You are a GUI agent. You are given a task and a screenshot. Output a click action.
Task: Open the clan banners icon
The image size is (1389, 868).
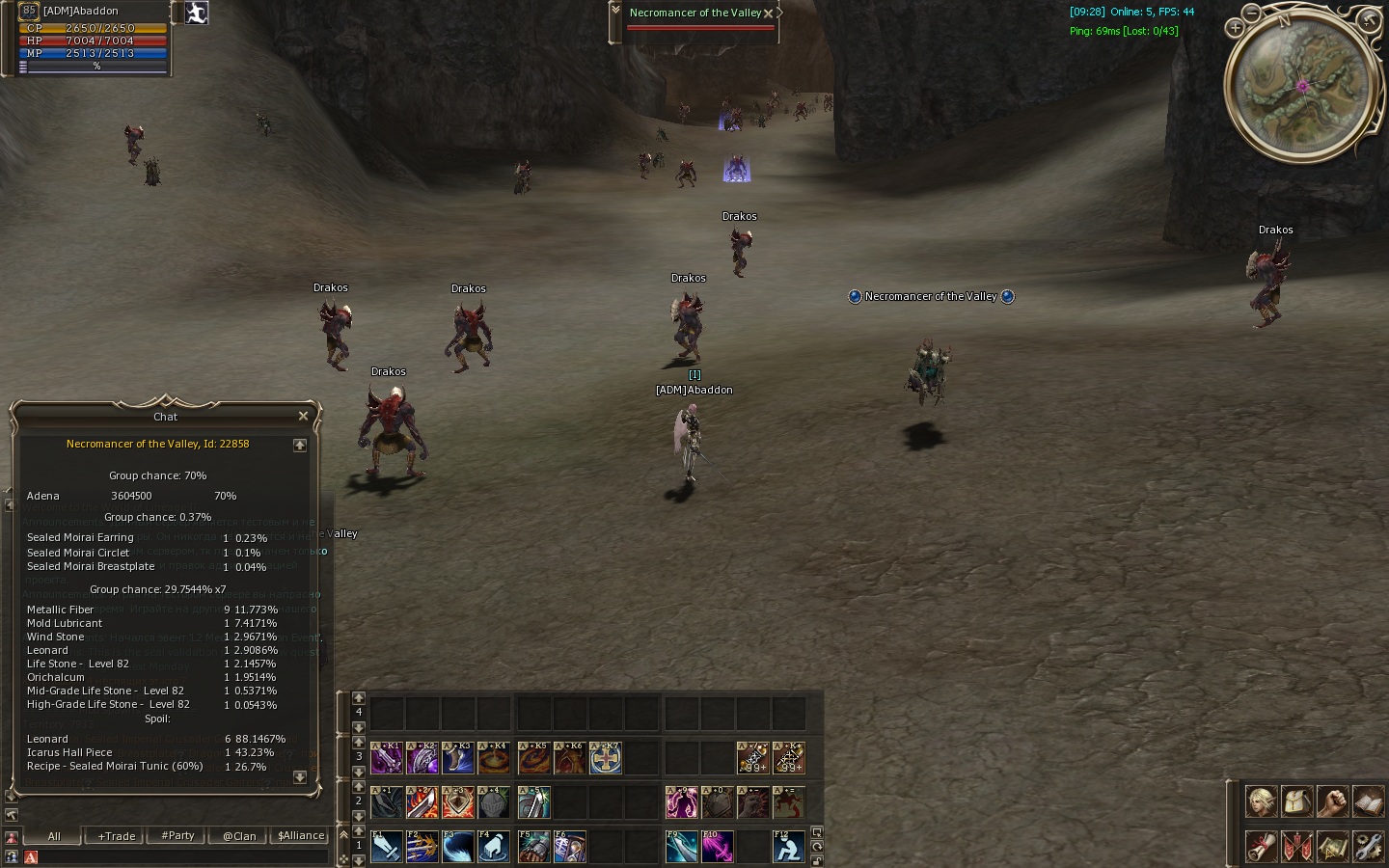tap(1296, 846)
